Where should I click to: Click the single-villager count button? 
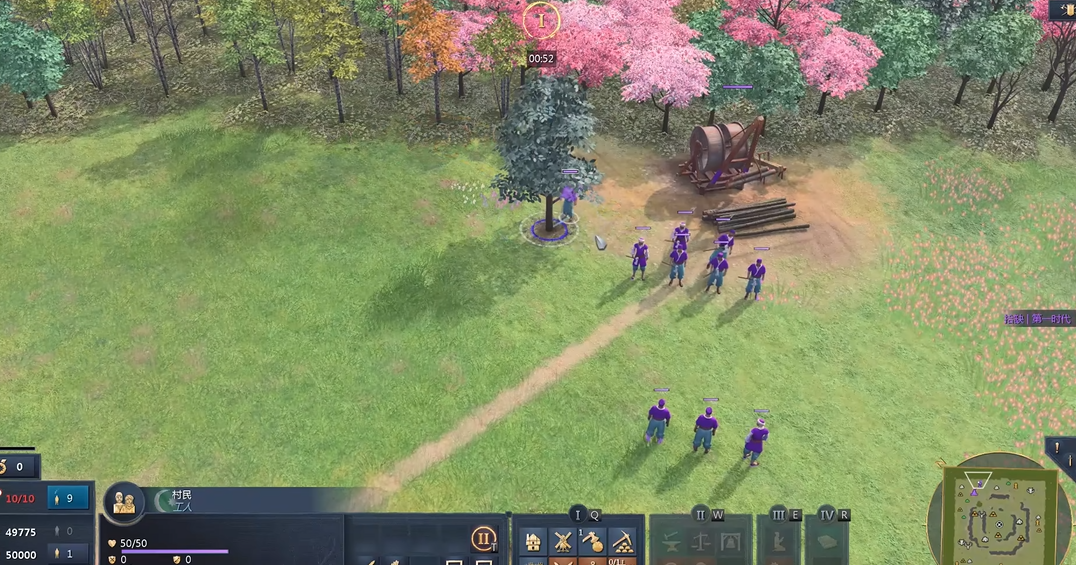coord(68,553)
